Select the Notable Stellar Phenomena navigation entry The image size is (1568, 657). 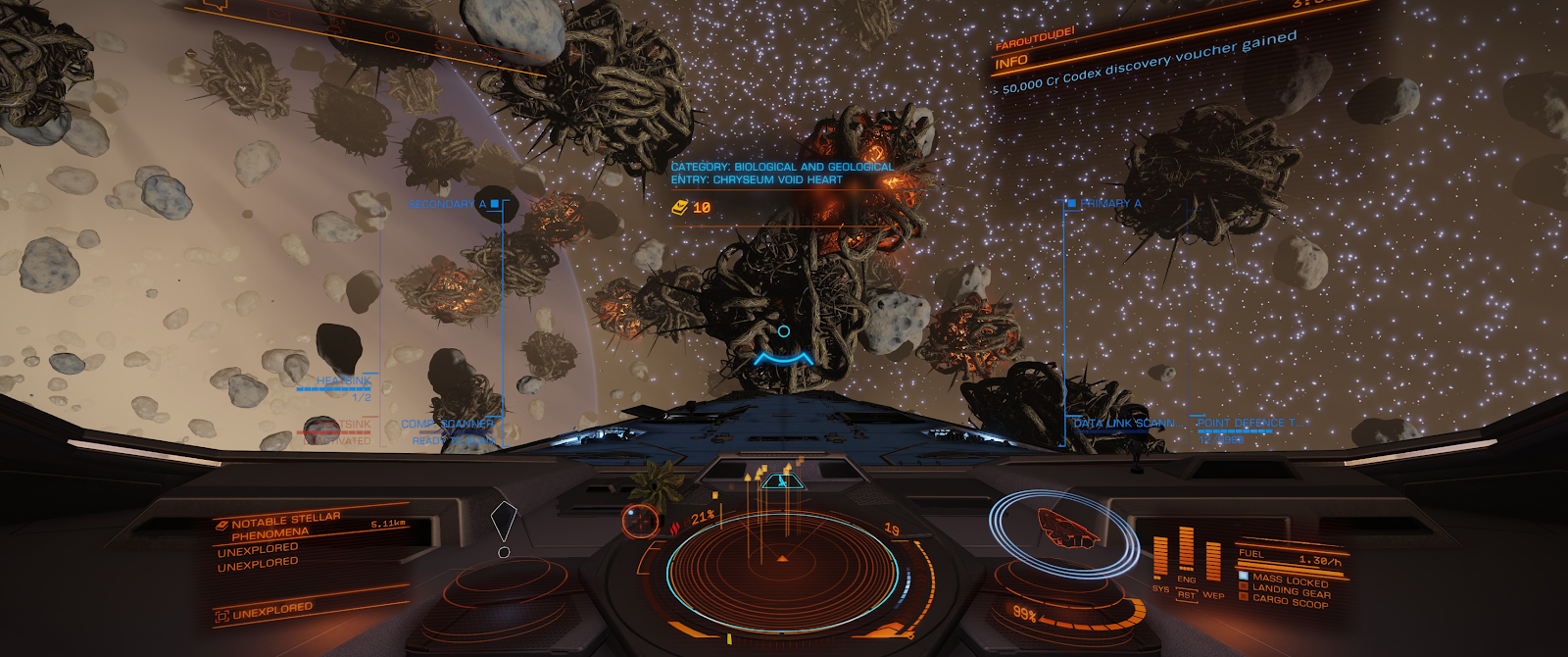click(286, 526)
